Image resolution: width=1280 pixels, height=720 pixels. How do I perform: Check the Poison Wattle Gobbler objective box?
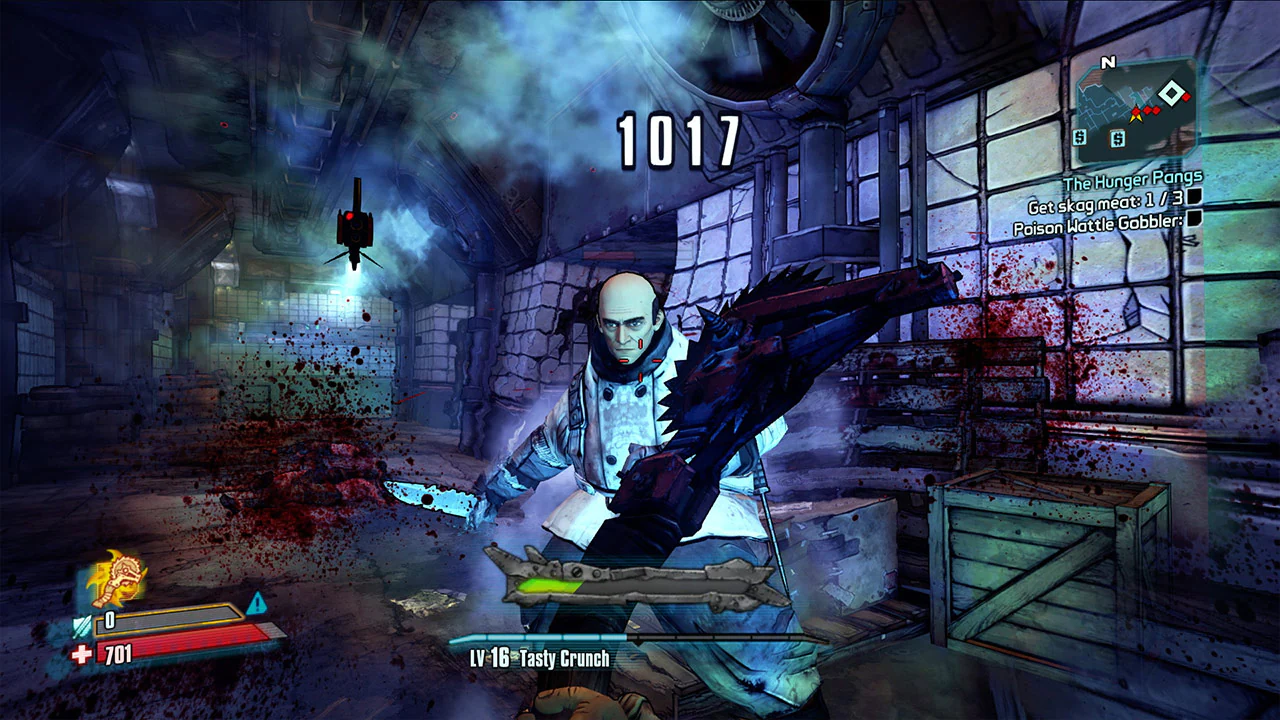1192,220
